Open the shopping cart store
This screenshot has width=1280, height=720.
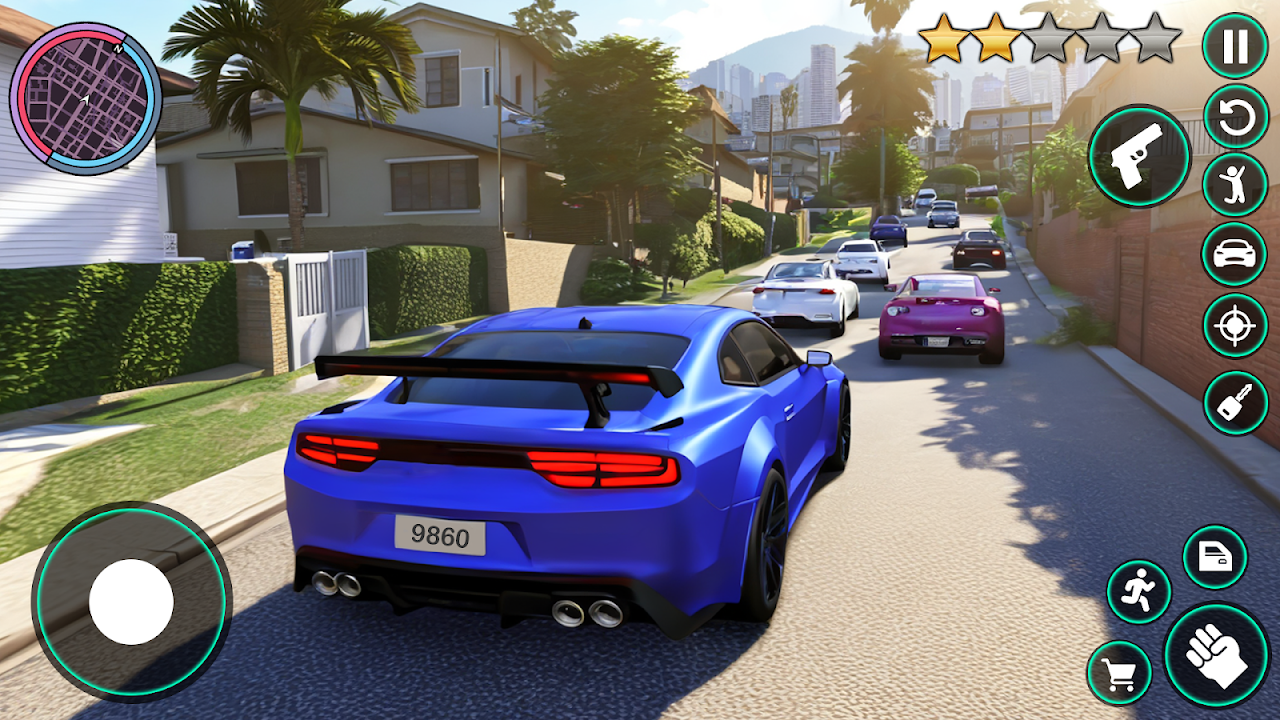(1119, 673)
